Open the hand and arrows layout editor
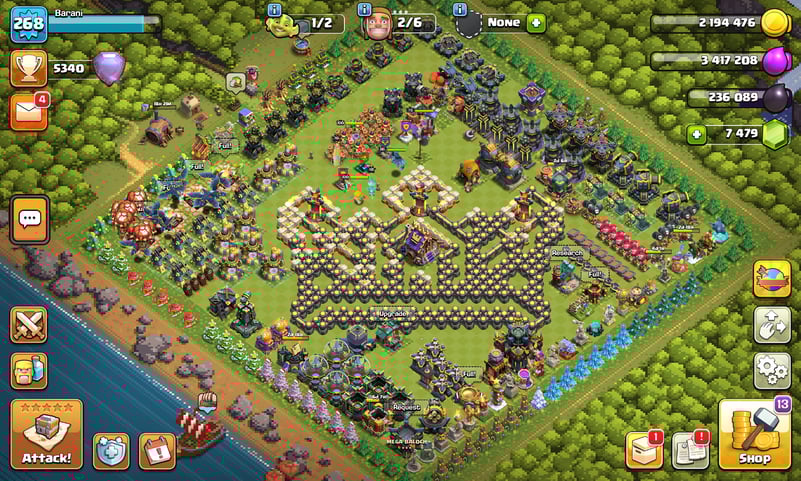This screenshot has height=481, width=801. tap(772, 325)
